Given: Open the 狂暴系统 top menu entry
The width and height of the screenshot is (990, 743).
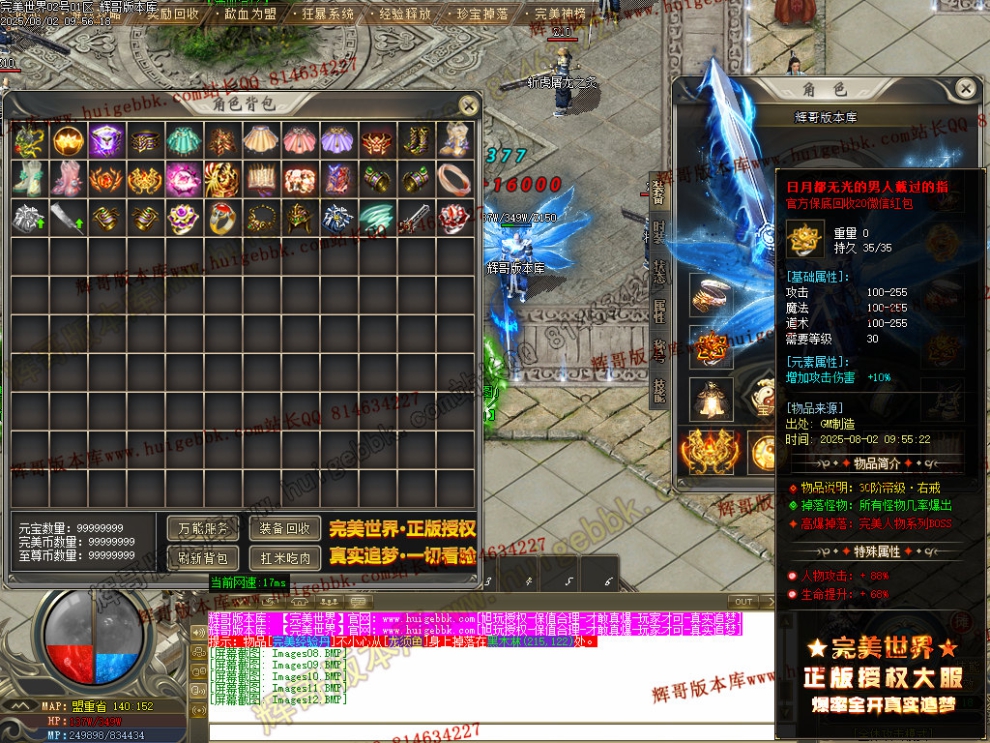Looking at the screenshot, I should (327, 14).
